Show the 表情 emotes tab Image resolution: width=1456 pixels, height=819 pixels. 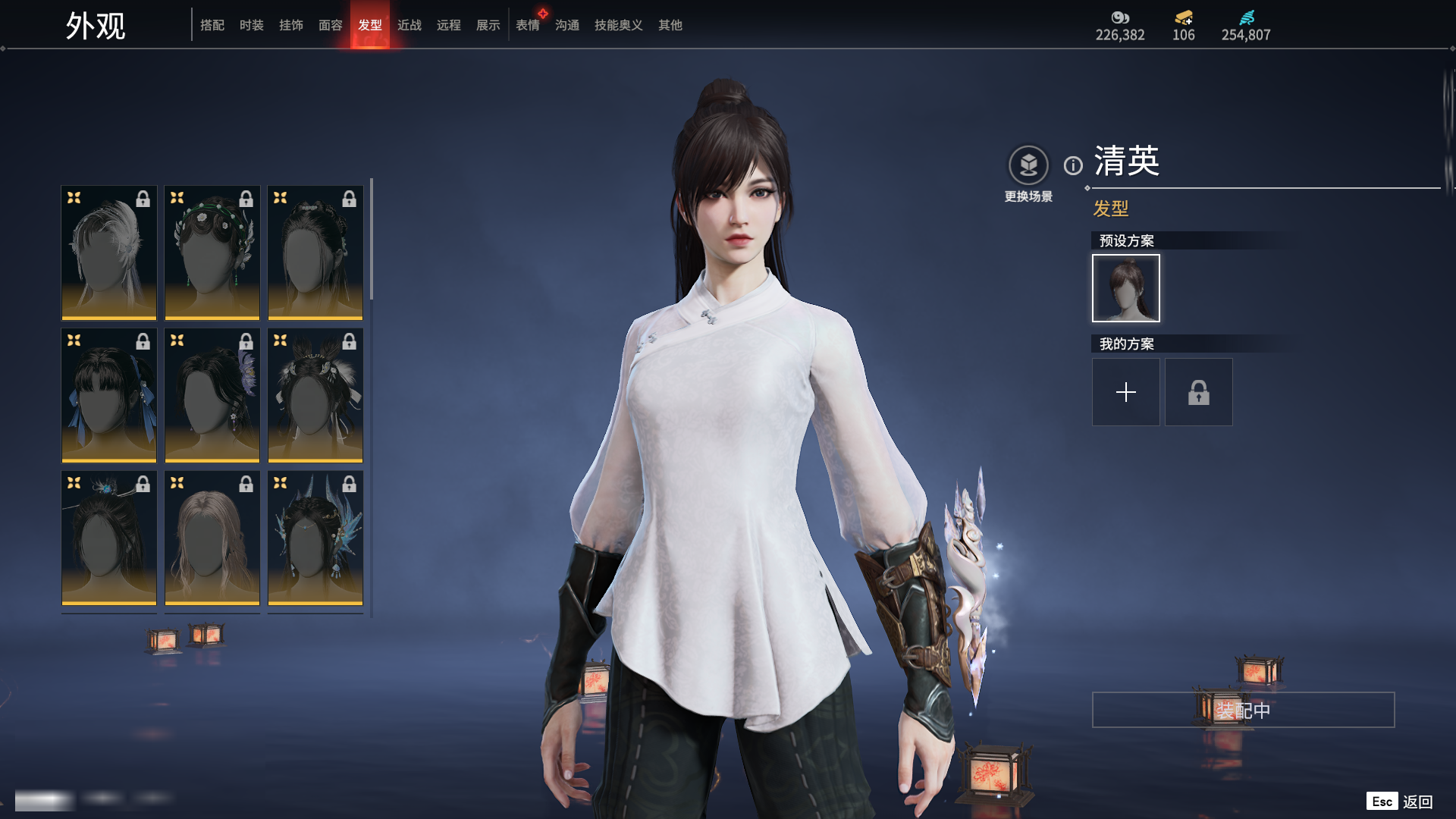point(528,25)
